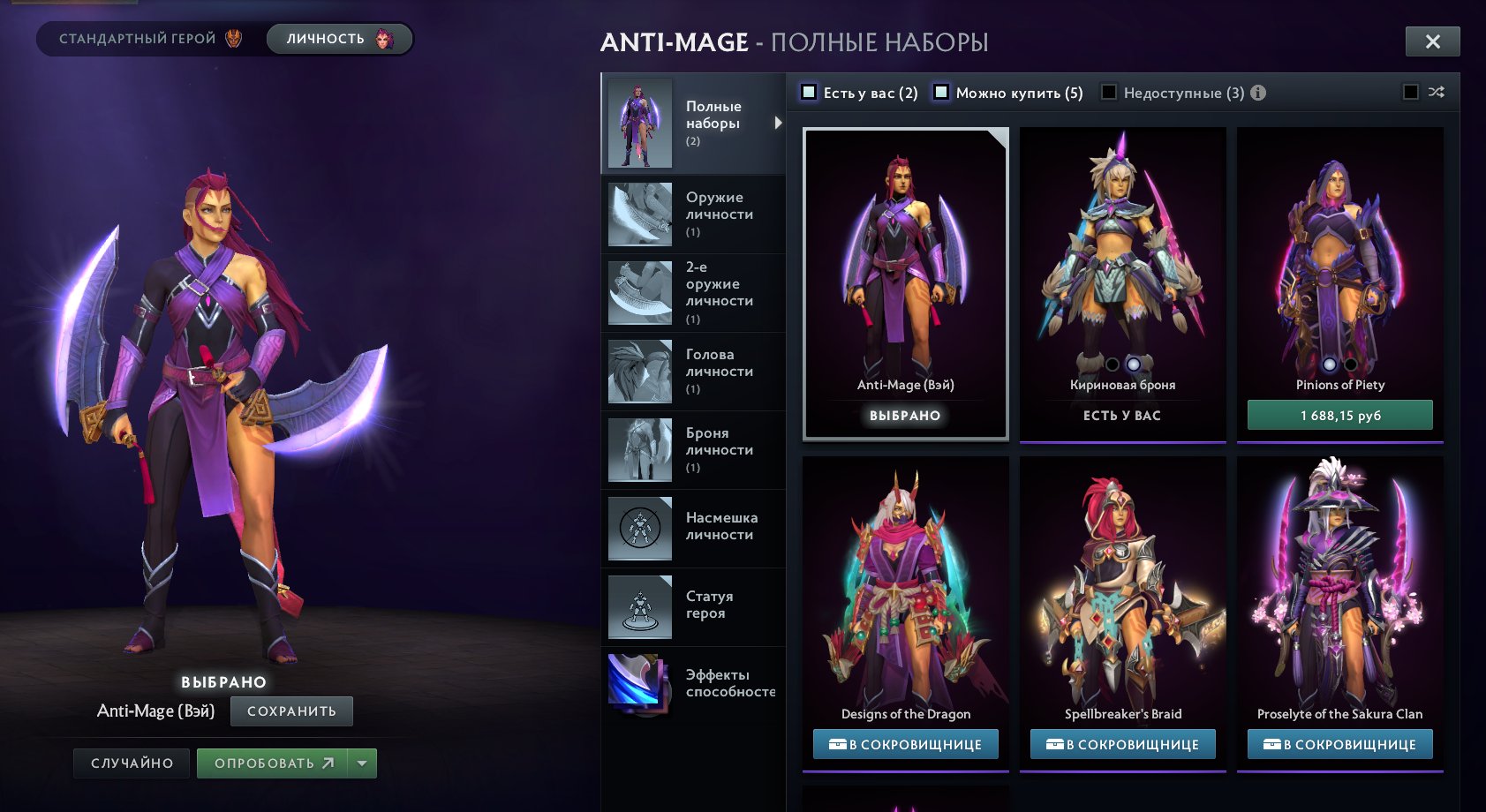Viewport: 1486px width, 812px height.
Task: Toggle the Есть у вас filter checkbox
Action: [x=807, y=92]
